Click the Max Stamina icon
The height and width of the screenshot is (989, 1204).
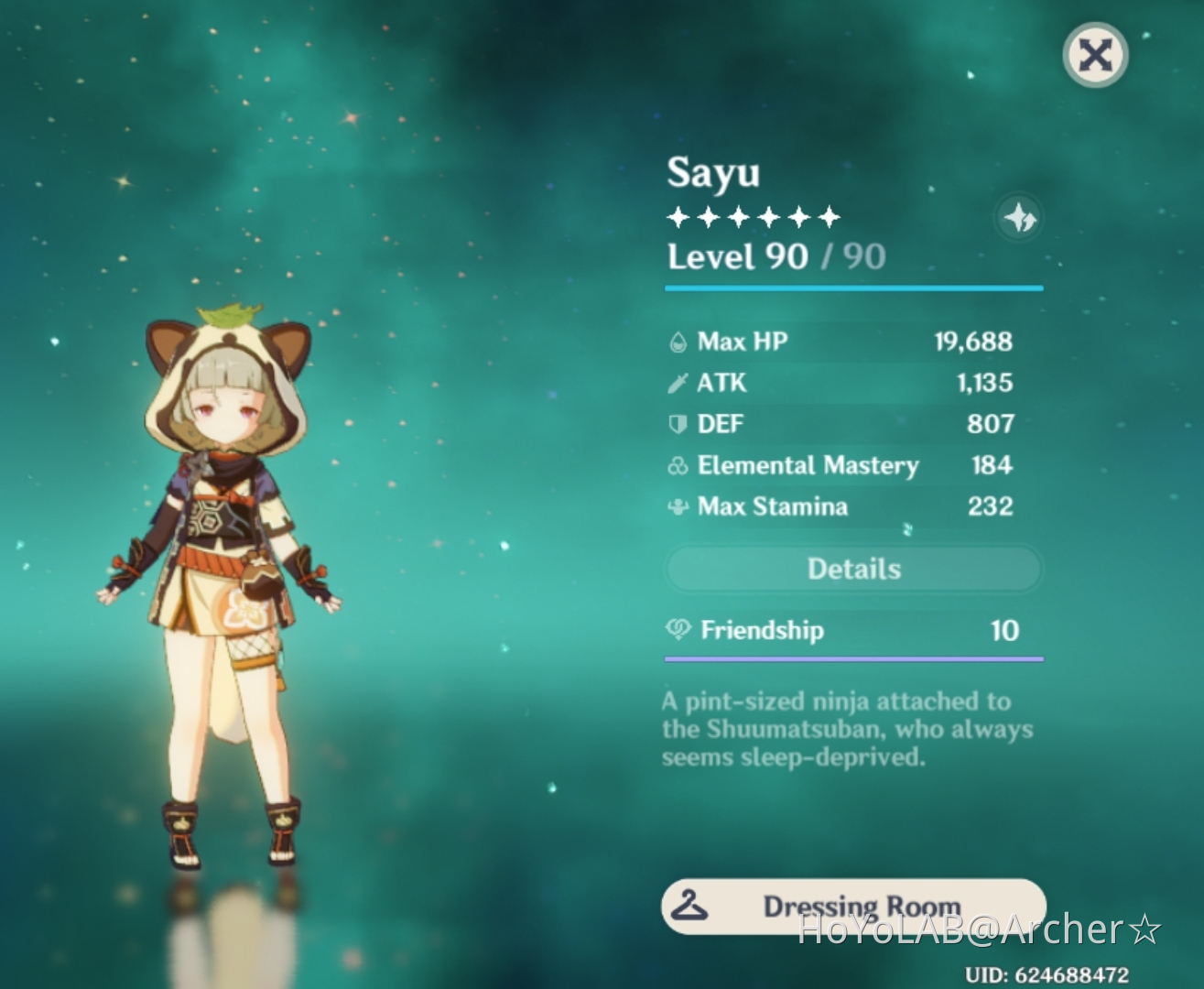(677, 505)
